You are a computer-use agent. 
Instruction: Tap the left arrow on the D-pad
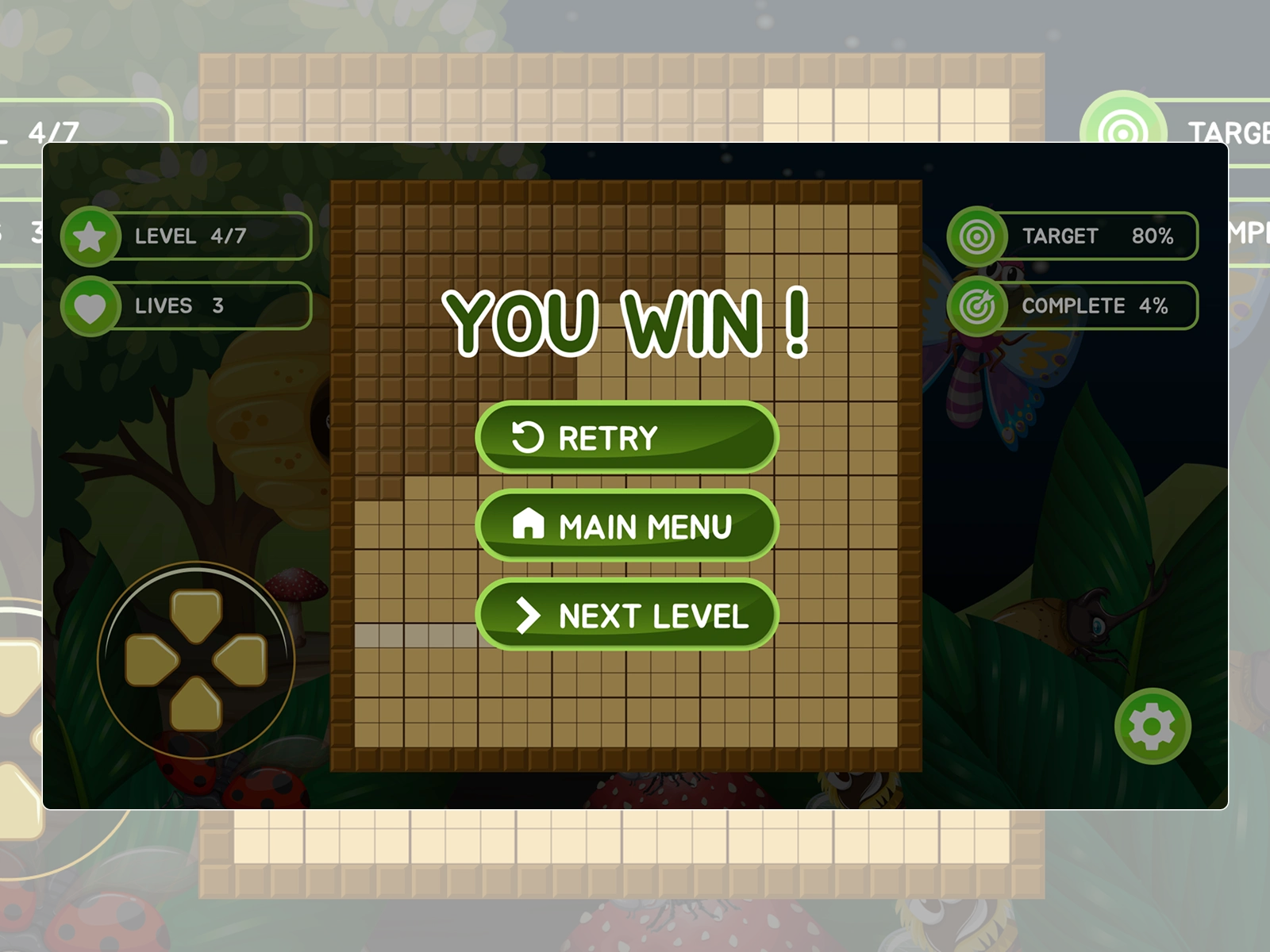[151, 659]
